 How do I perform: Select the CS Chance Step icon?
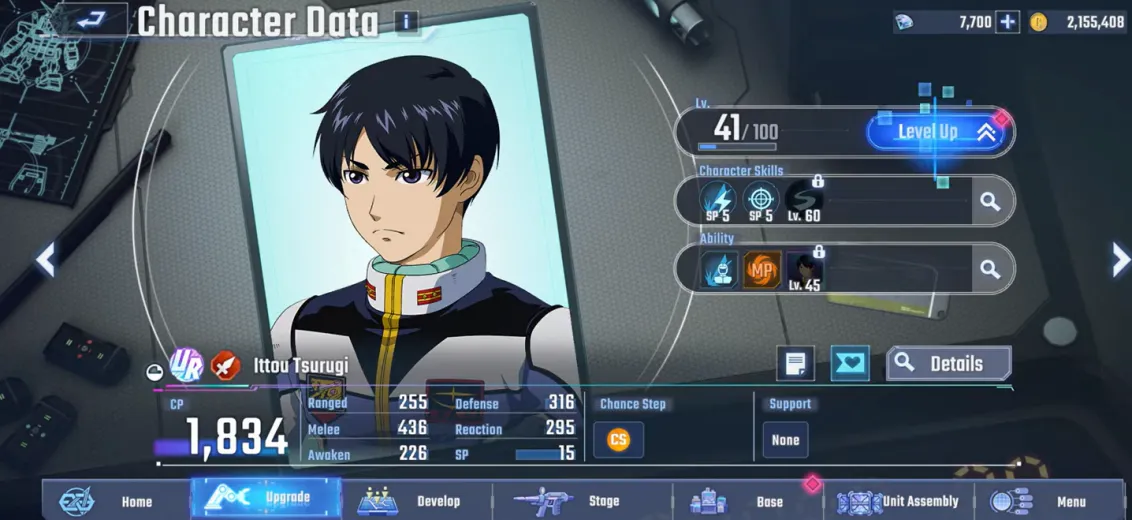[x=619, y=440]
